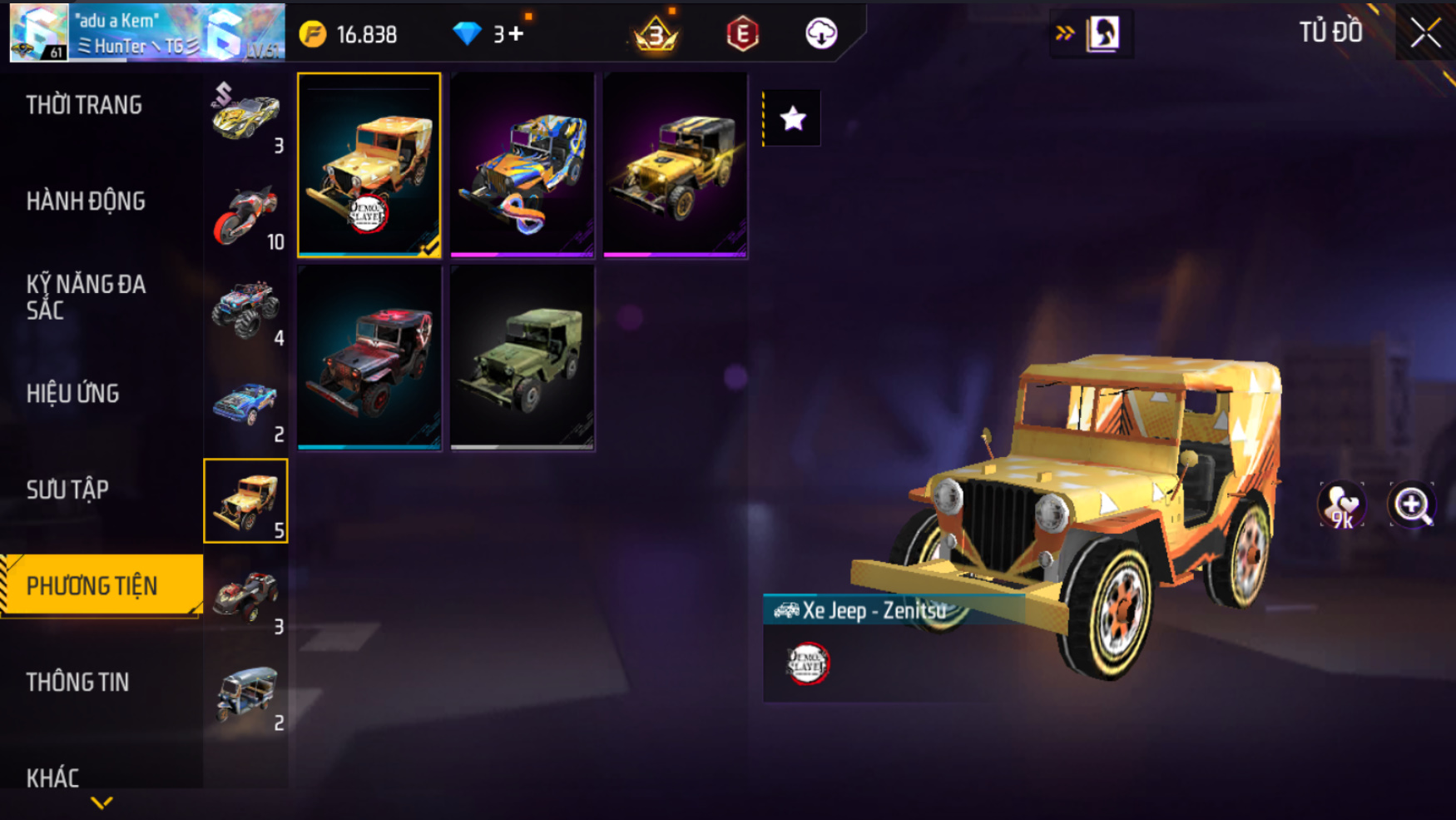Add diamonds with the plus button
Image resolution: width=1456 pixels, height=820 pixels.
[516, 34]
